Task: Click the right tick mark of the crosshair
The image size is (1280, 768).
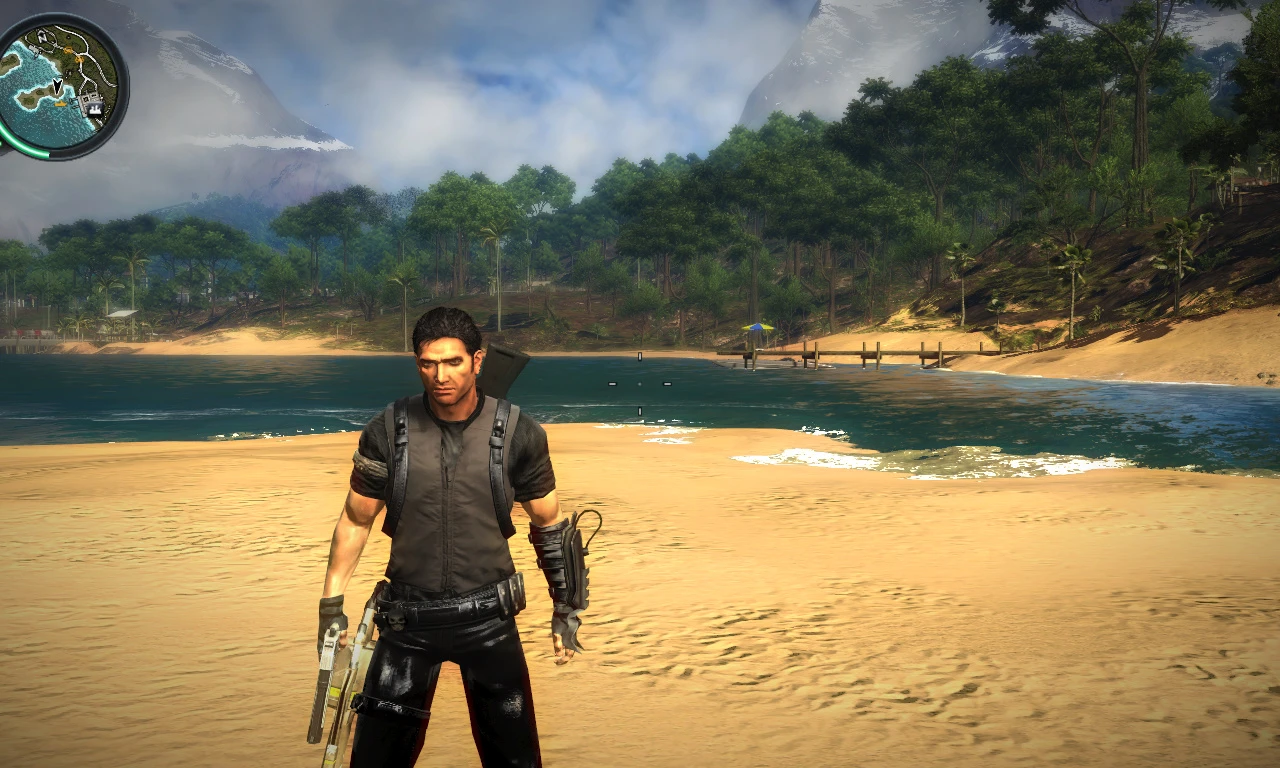Action: tap(667, 384)
